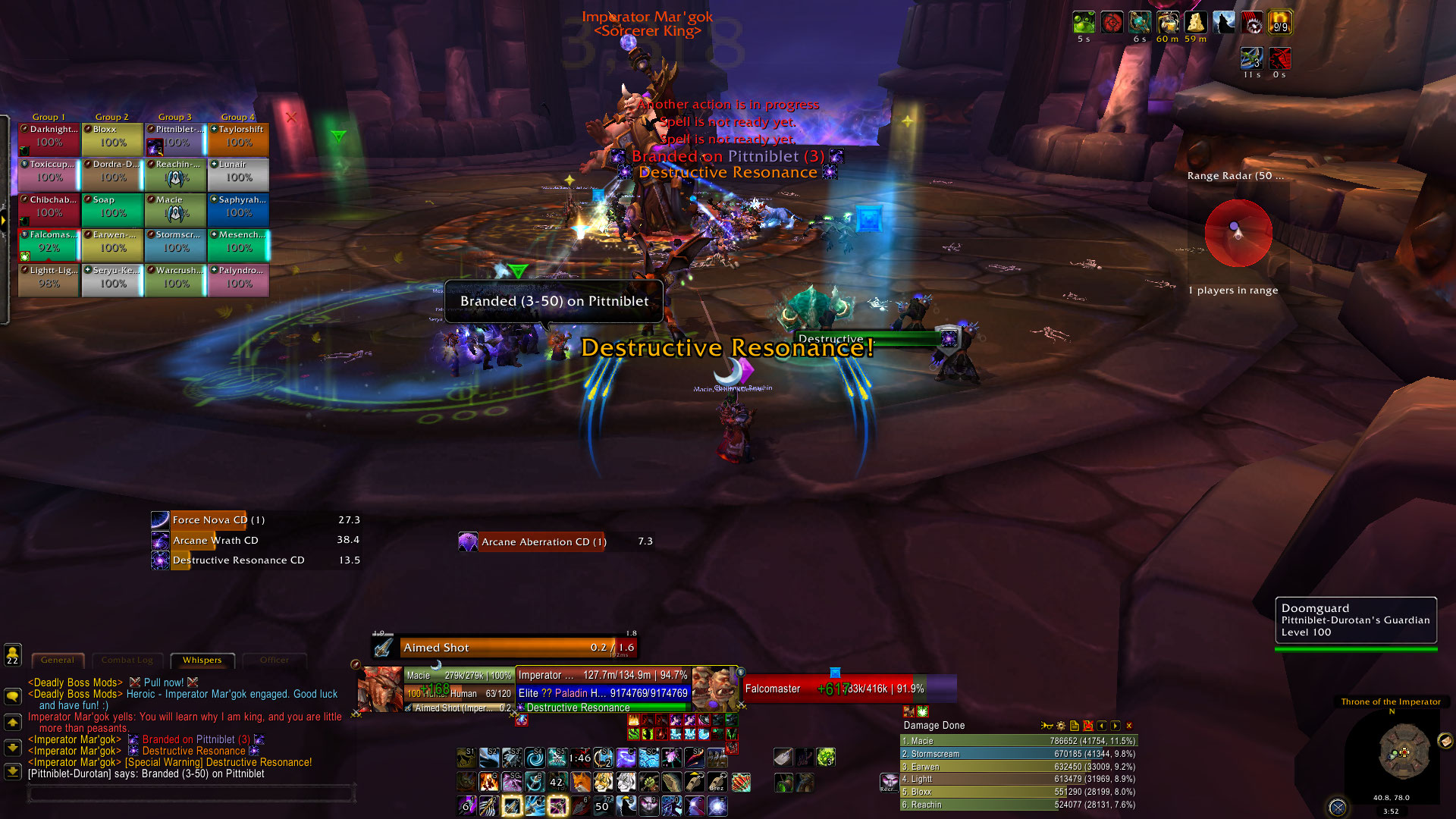Close the Damage Done meter window

[1129, 726]
